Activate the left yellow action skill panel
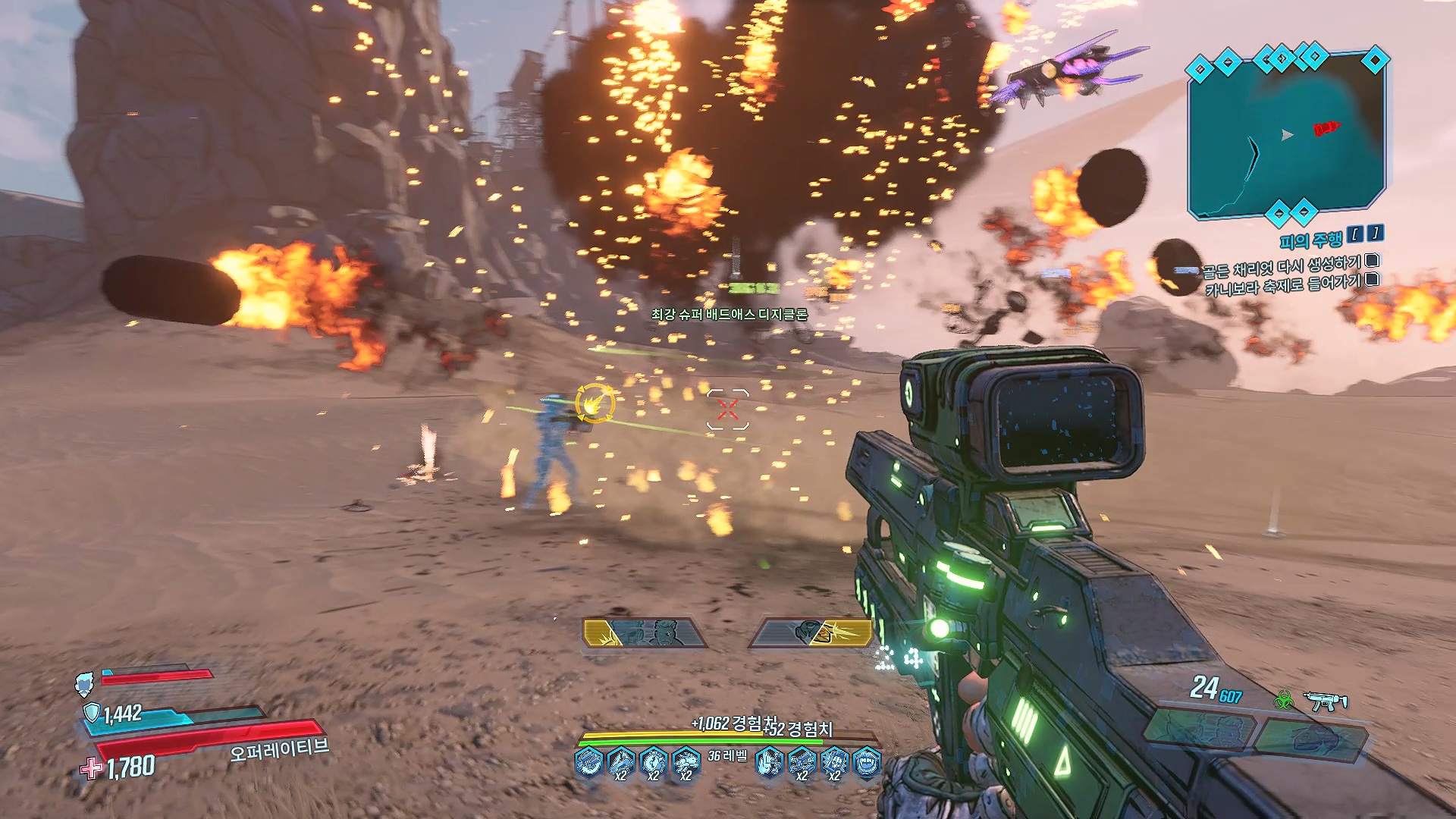The height and width of the screenshot is (819, 1456). click(645, 632)
